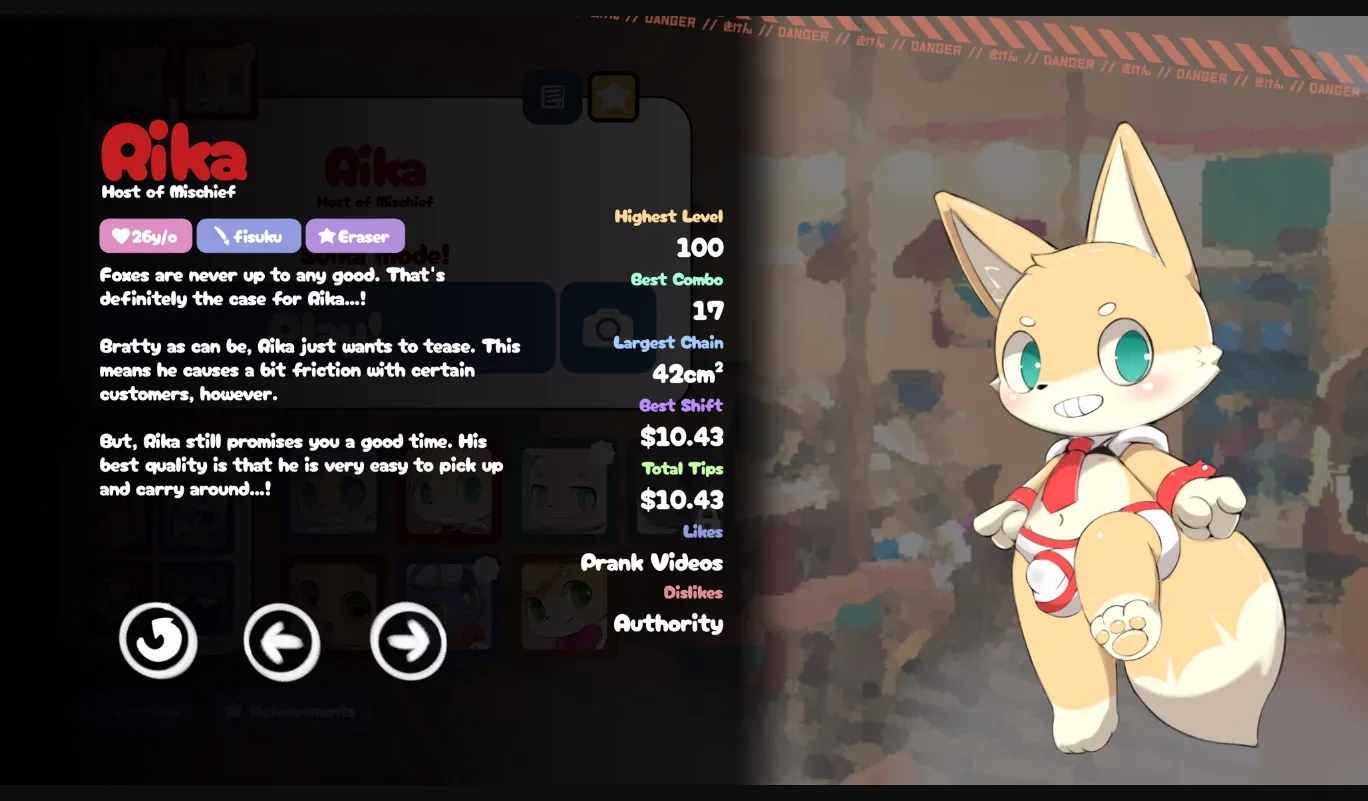
Task: Expand the Total Tips stat entry
Action: (681, 468)
